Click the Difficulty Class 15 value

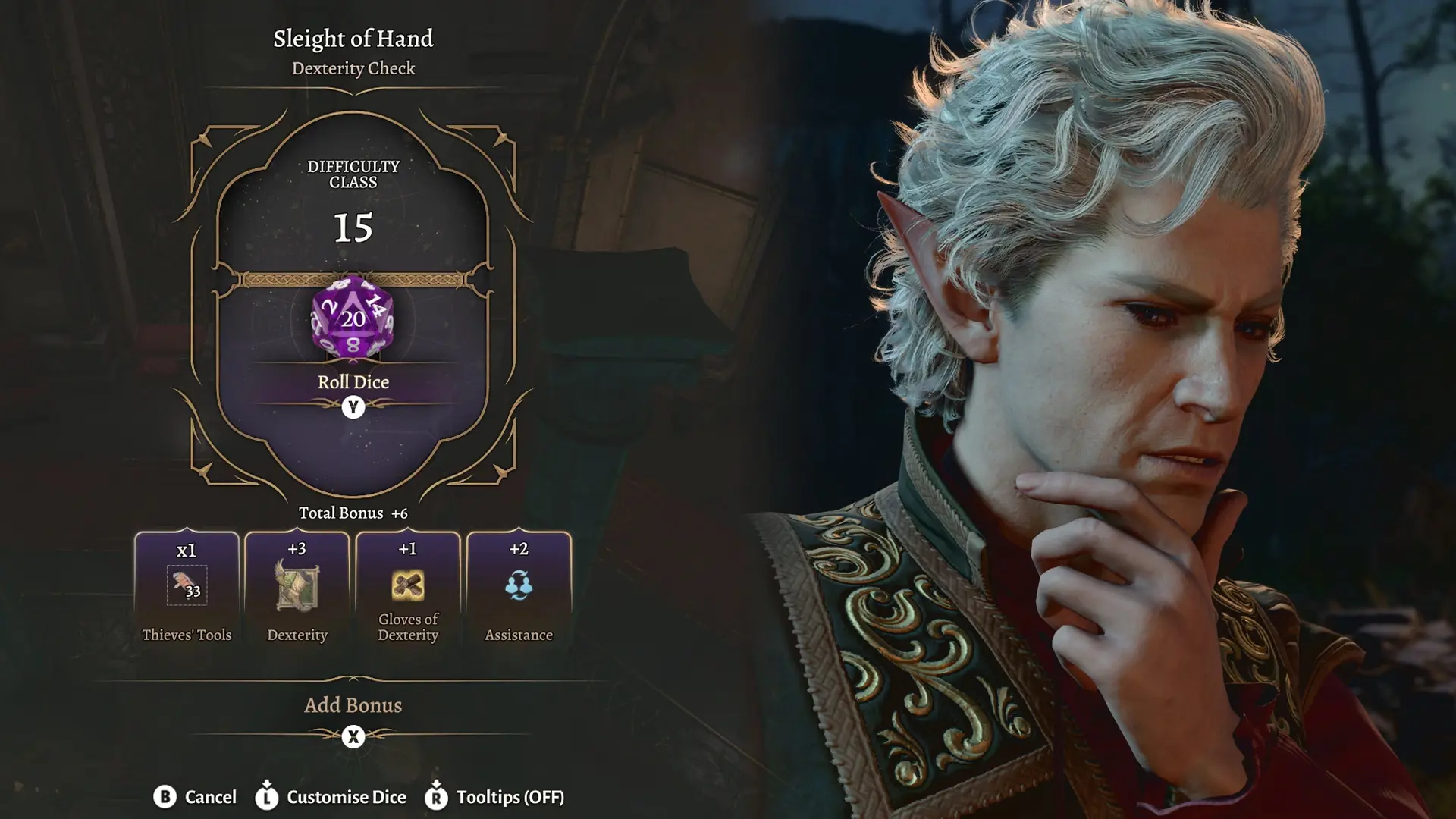[352, 227]
